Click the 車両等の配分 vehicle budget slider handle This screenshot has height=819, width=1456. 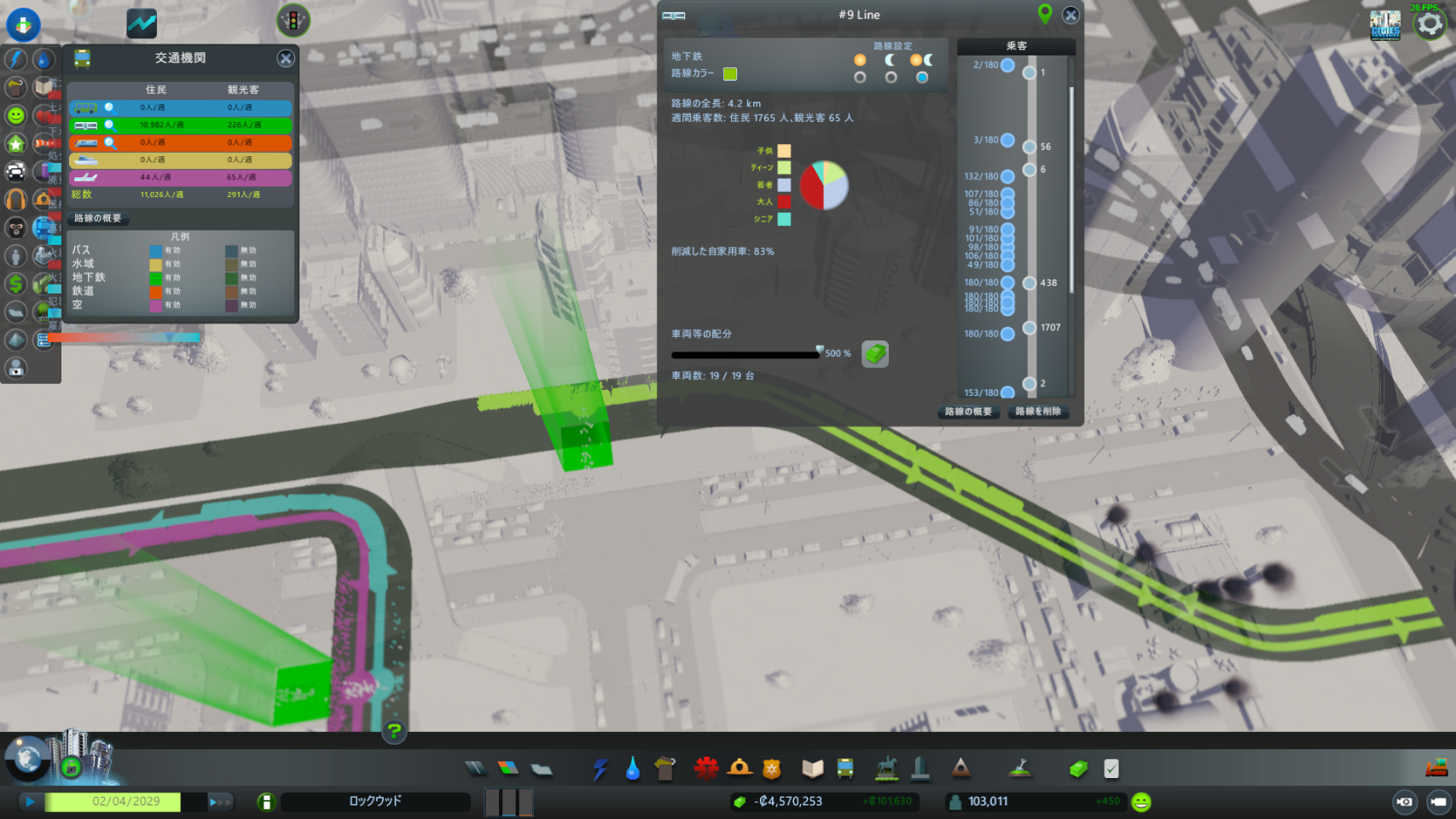820,351
